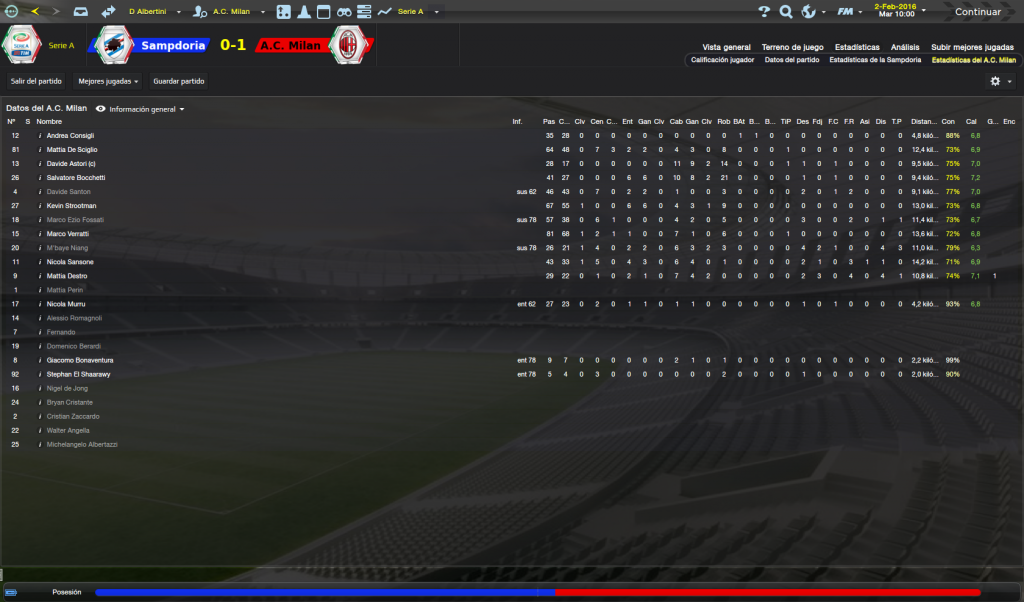Show the Análisis tab
The width and height of the screenshot is (1024, 602).
(x=905, y=47)
